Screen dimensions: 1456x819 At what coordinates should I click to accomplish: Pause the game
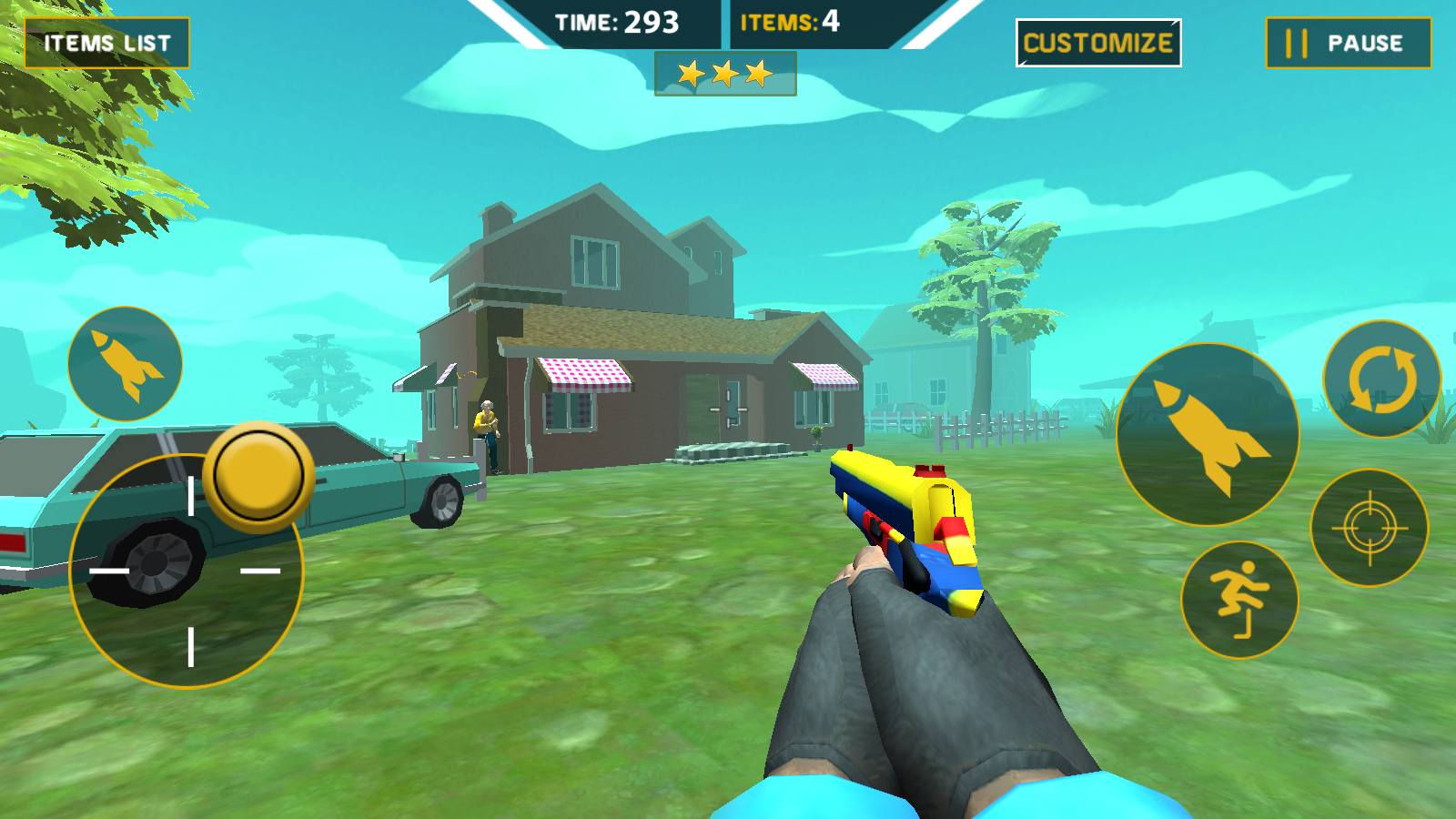click(x=1348, y=43)
